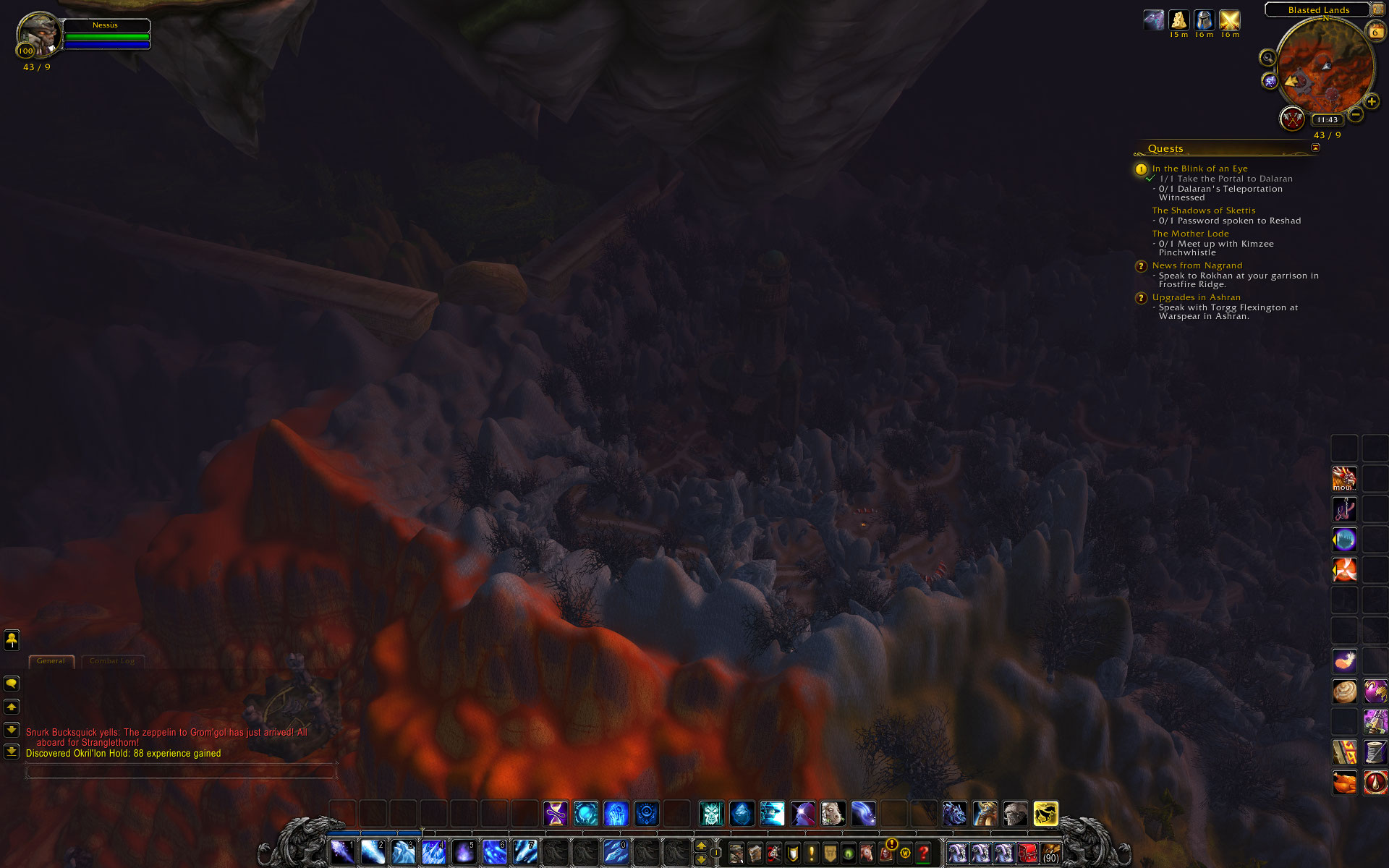Zoom in the minimap with plus button
1389x868 pixels.
pyautogui.click(x=1371, y=102)
